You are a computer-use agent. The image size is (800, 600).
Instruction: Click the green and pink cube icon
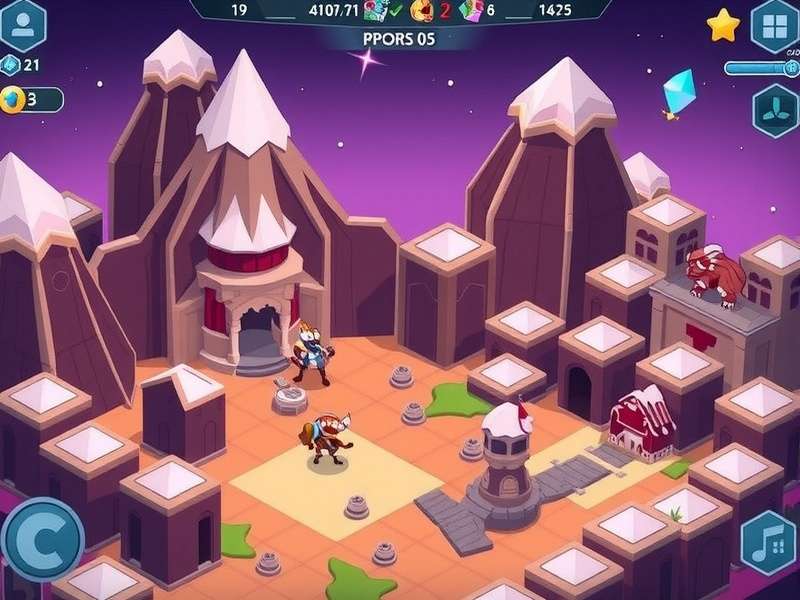click(x=471, y=11)
